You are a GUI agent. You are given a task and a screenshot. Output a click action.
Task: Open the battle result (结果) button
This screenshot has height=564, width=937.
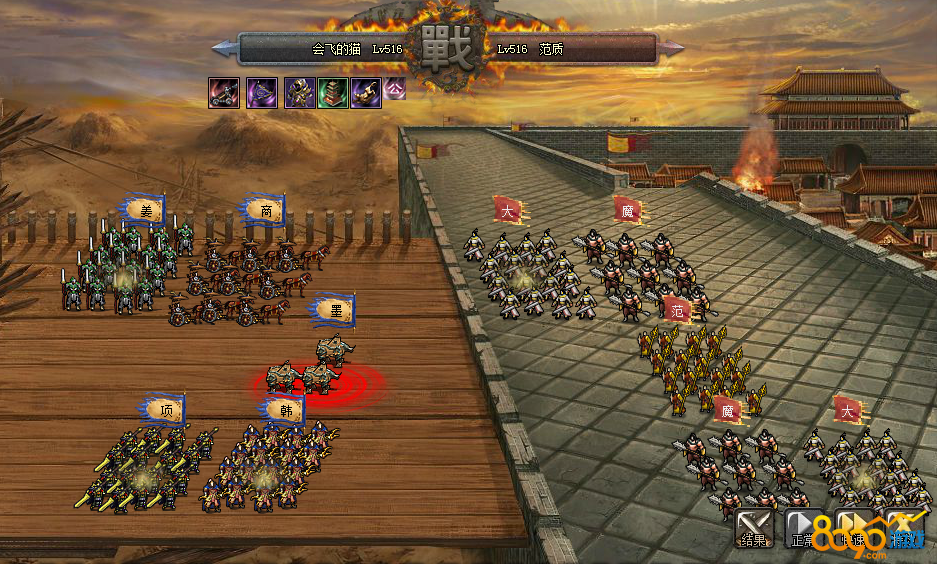(755, 527)
